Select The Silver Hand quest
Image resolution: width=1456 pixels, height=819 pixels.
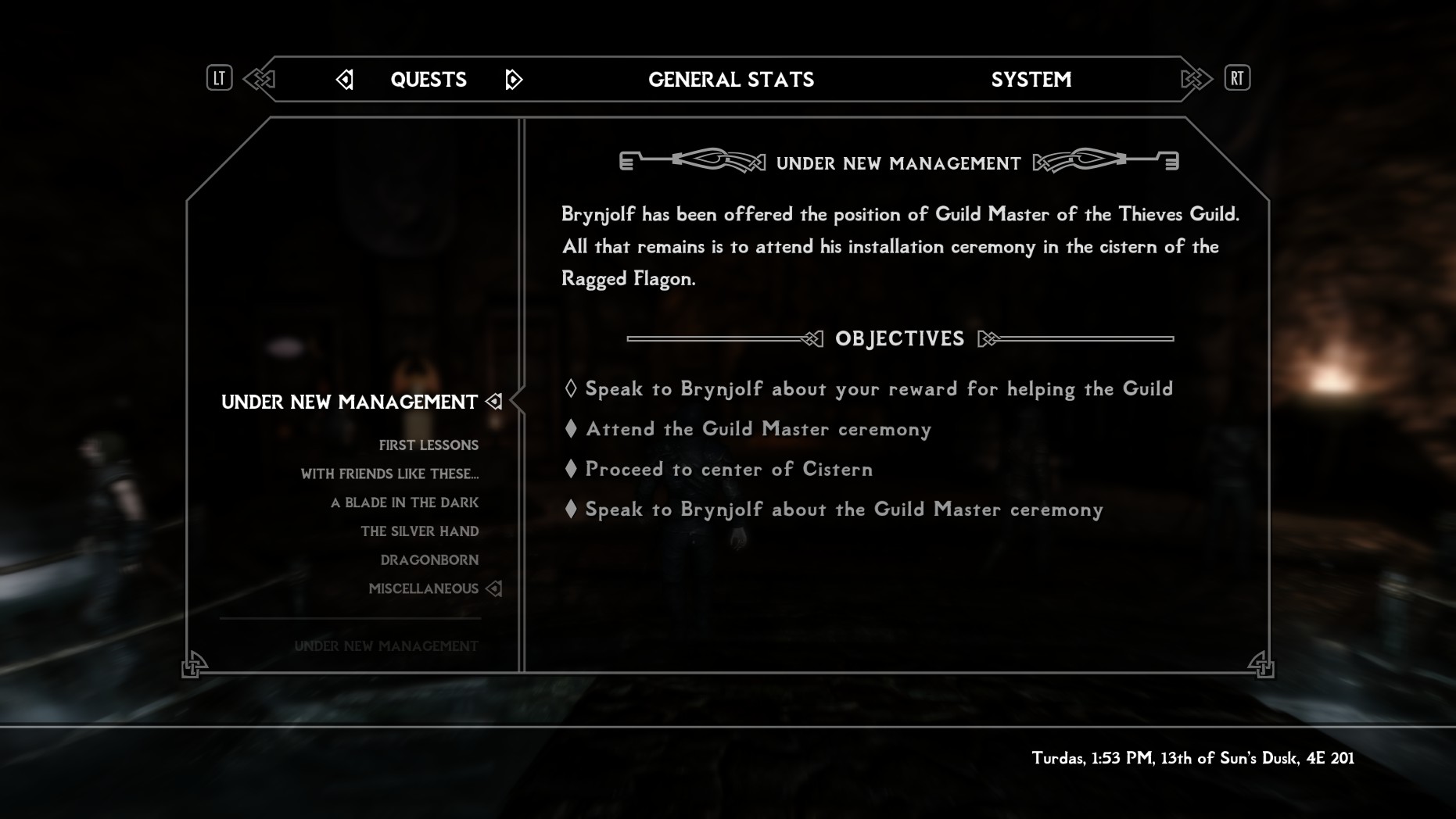pyautogui.click(x=419, y=531)
